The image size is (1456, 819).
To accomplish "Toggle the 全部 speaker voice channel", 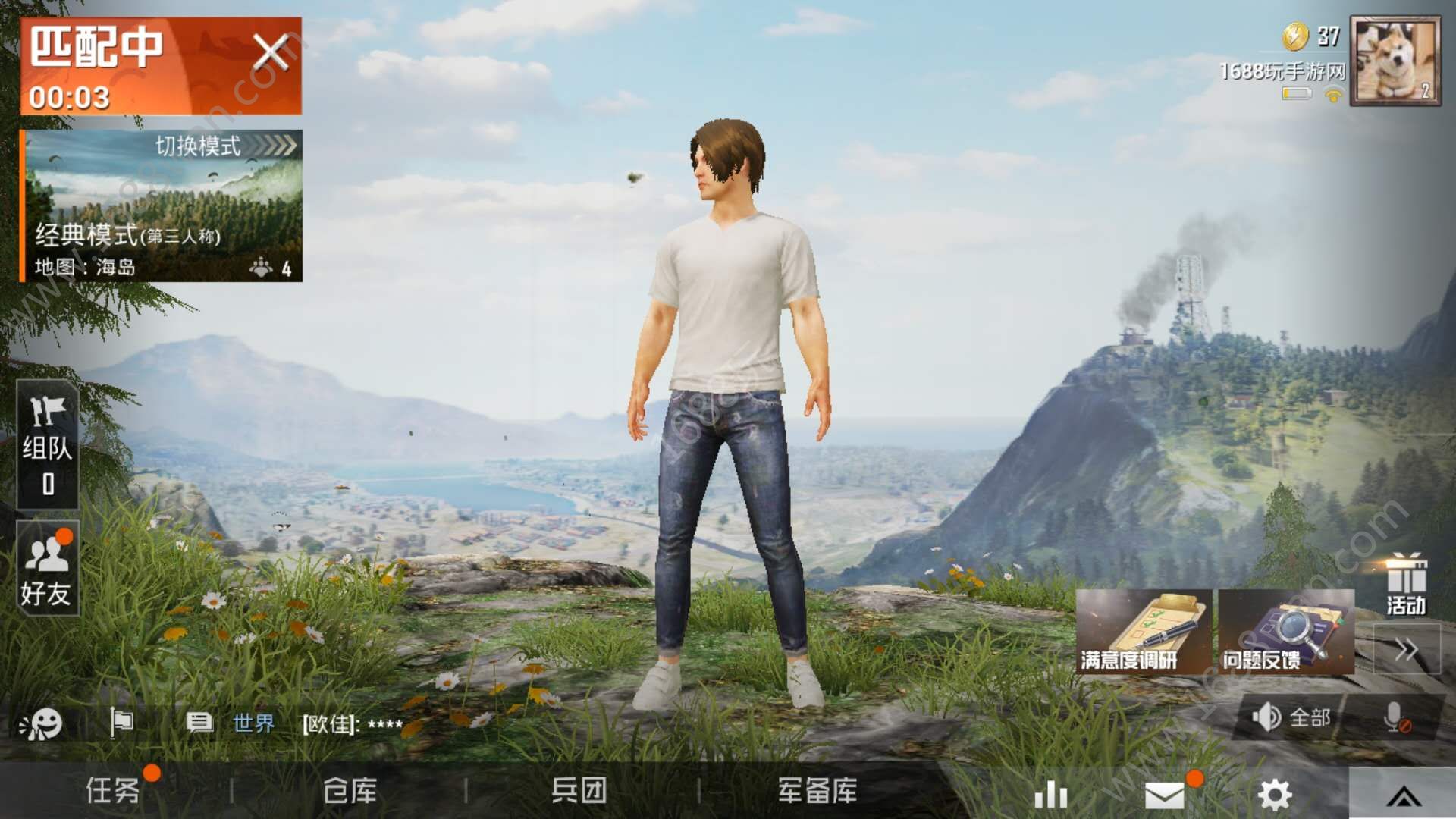I will tap(1291, 717).
